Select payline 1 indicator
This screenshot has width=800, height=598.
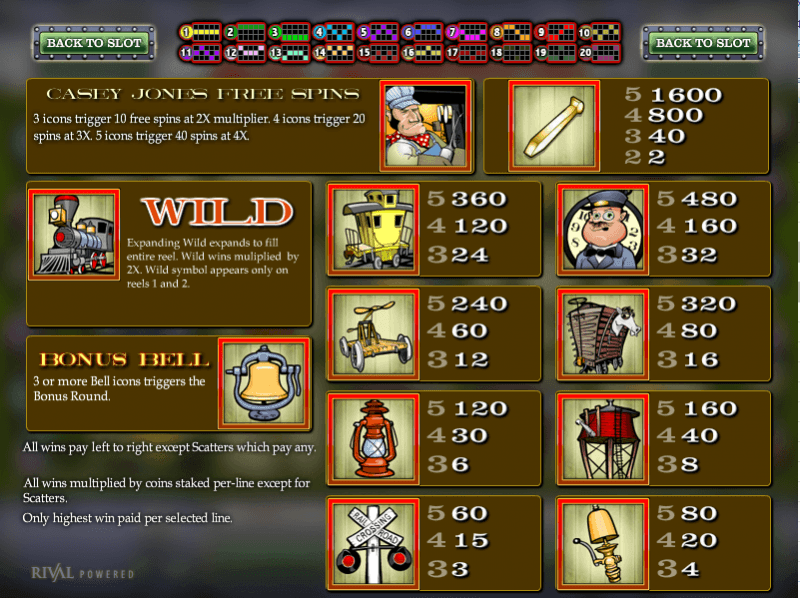pyautogui.click(x=200, y=33)
